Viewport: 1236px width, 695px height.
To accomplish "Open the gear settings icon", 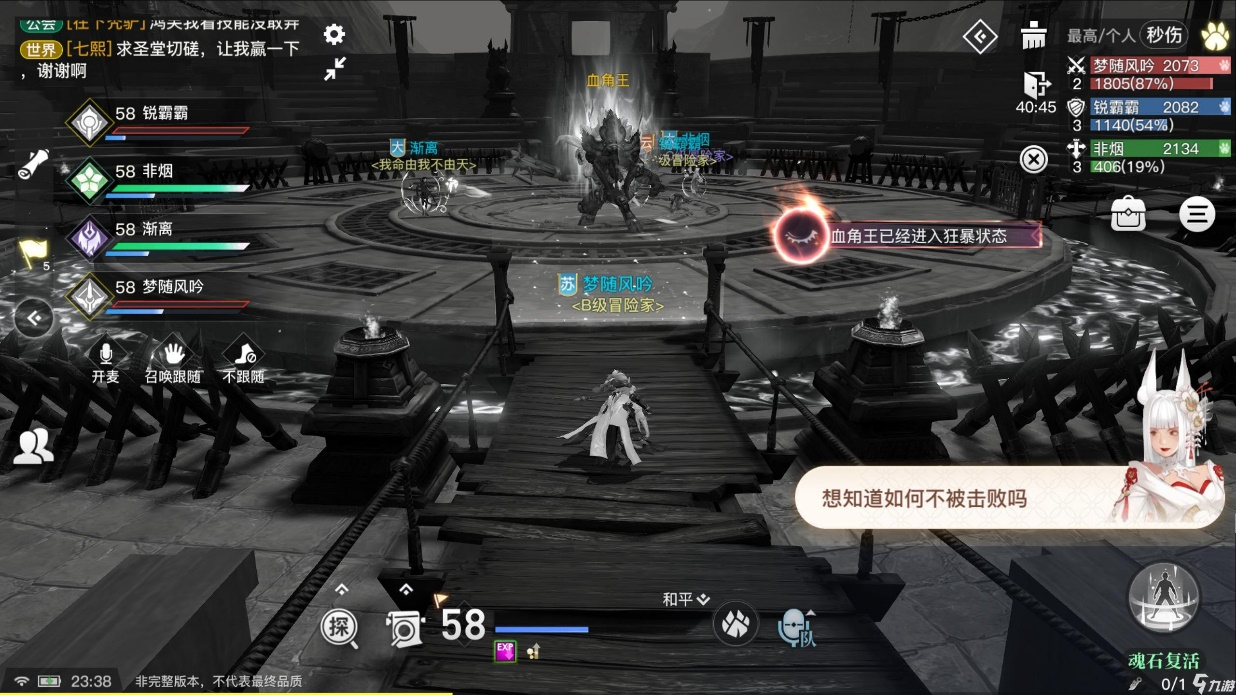I will pyautogui.click(x=334, y=35).
